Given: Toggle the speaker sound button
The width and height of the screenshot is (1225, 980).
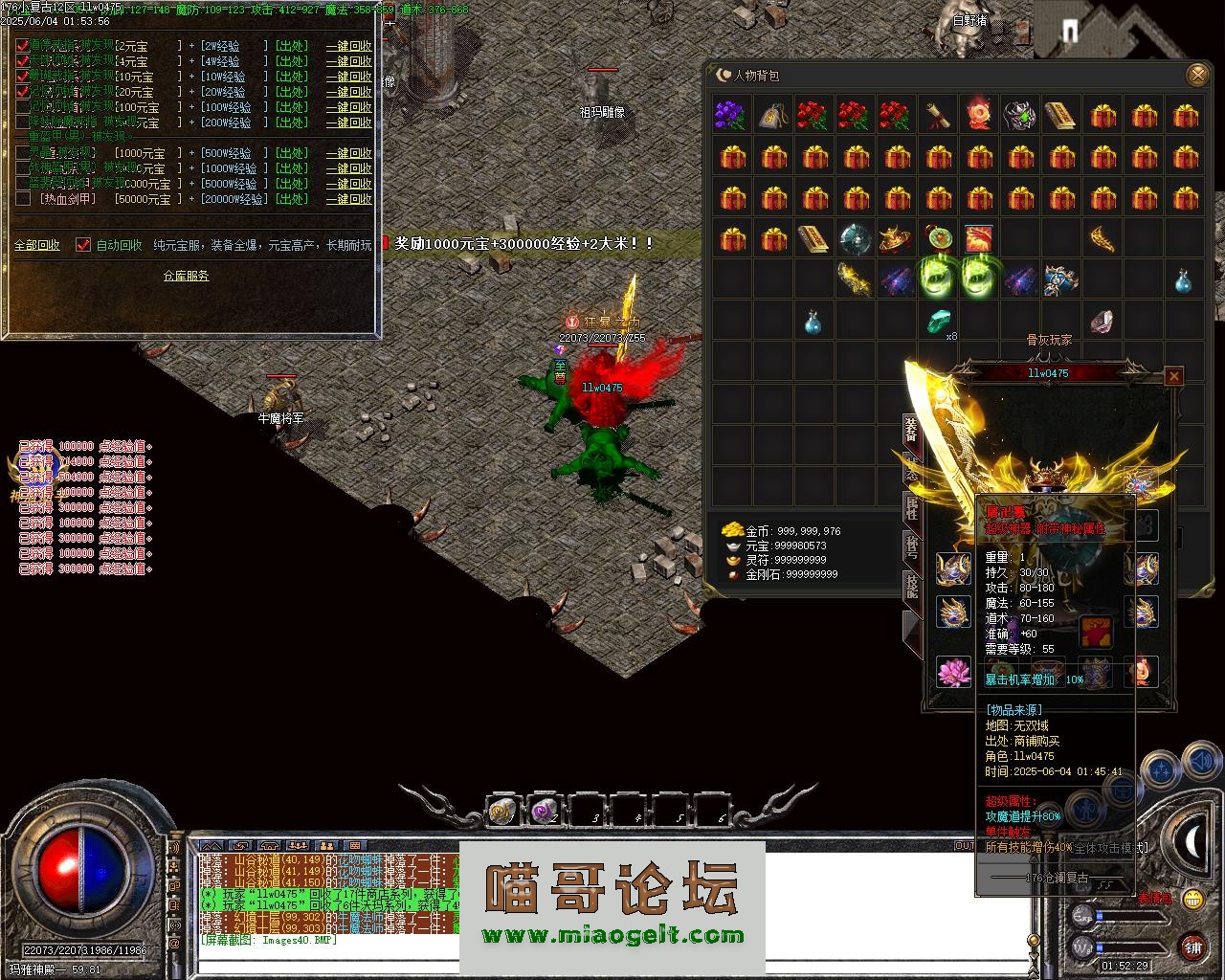Looking at the screenshot, I should click(1201, 763).
